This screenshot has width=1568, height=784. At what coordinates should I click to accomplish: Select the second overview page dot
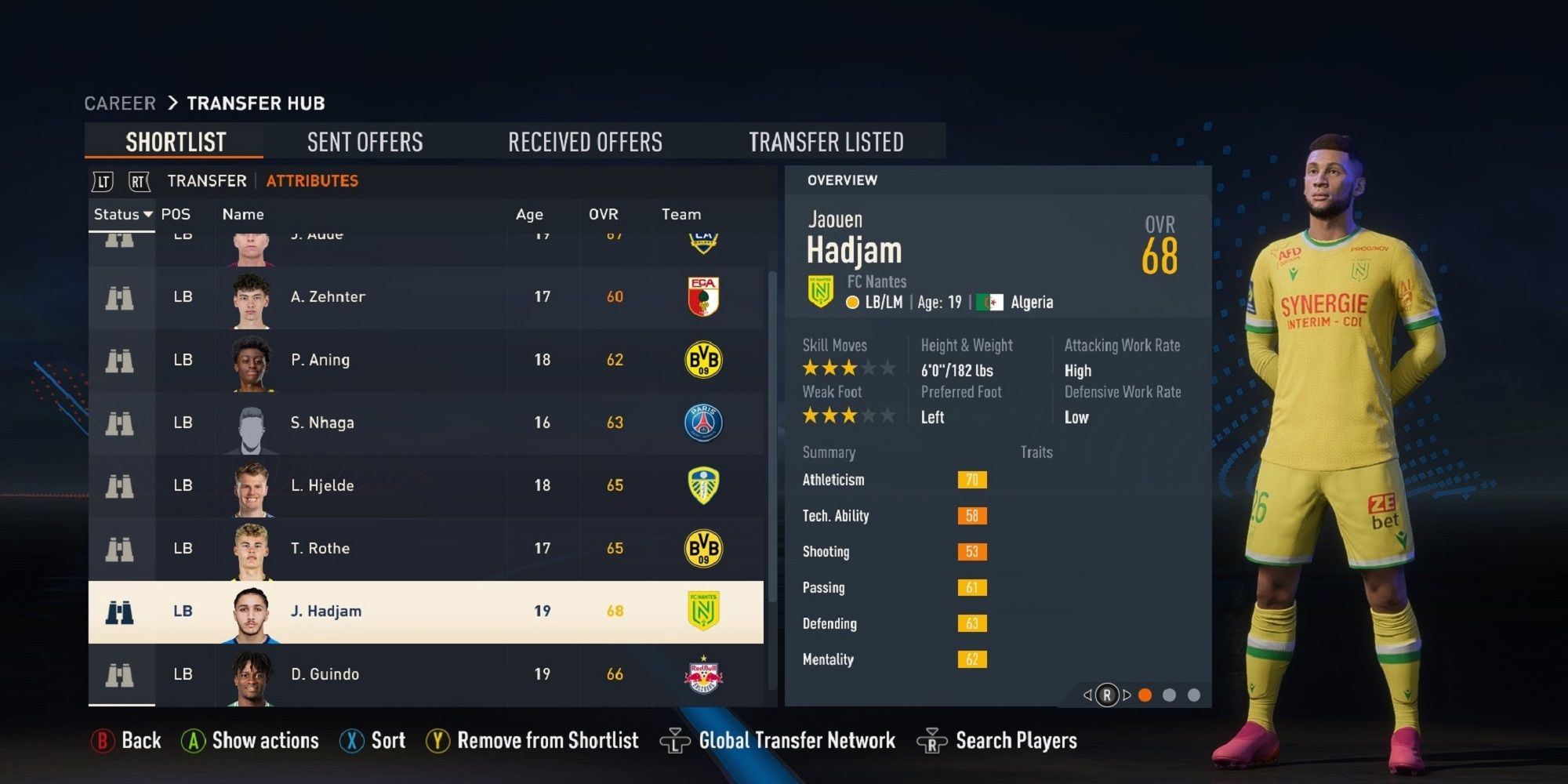tap(1171, 694)
